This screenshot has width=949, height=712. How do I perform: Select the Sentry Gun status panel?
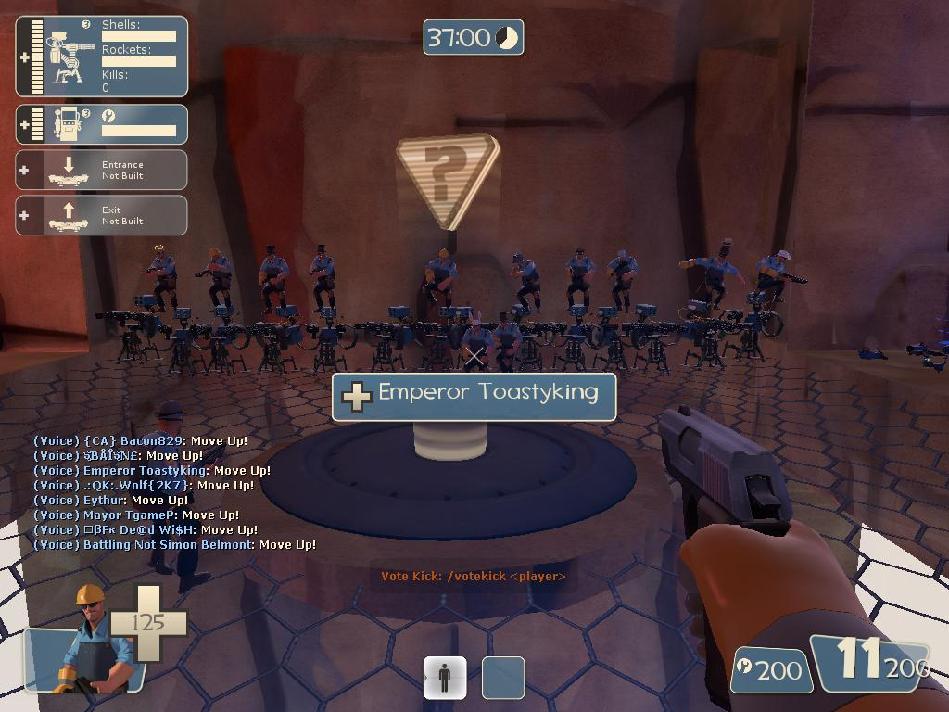click(x=101, y=57)
